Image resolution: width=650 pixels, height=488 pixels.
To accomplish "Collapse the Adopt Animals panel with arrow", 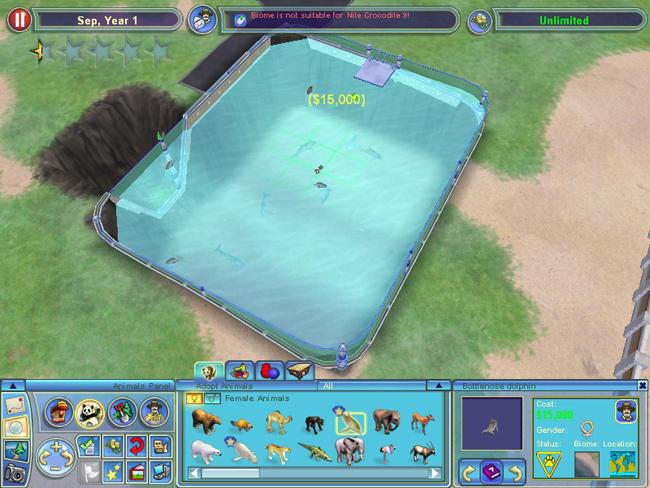I will click(436, 385).
